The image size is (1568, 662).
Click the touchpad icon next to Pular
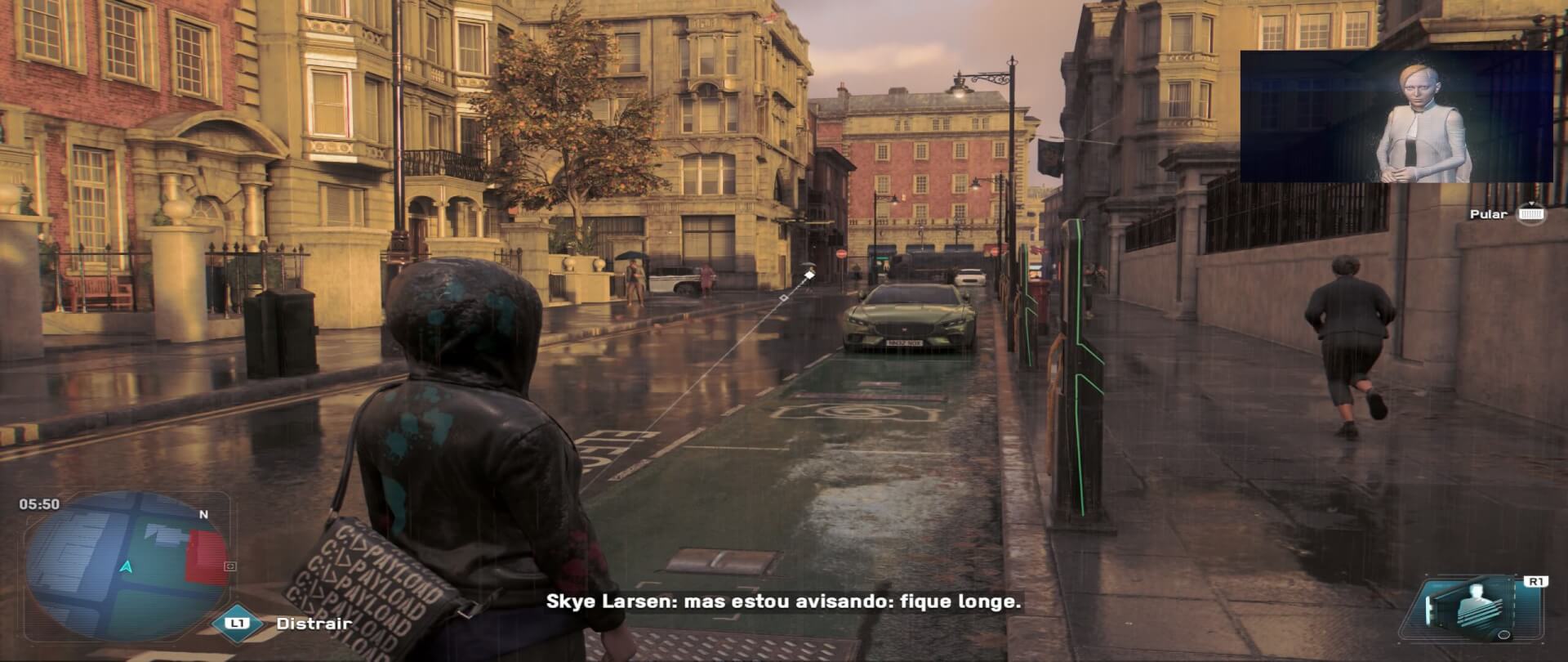(x=1532, y=215)
